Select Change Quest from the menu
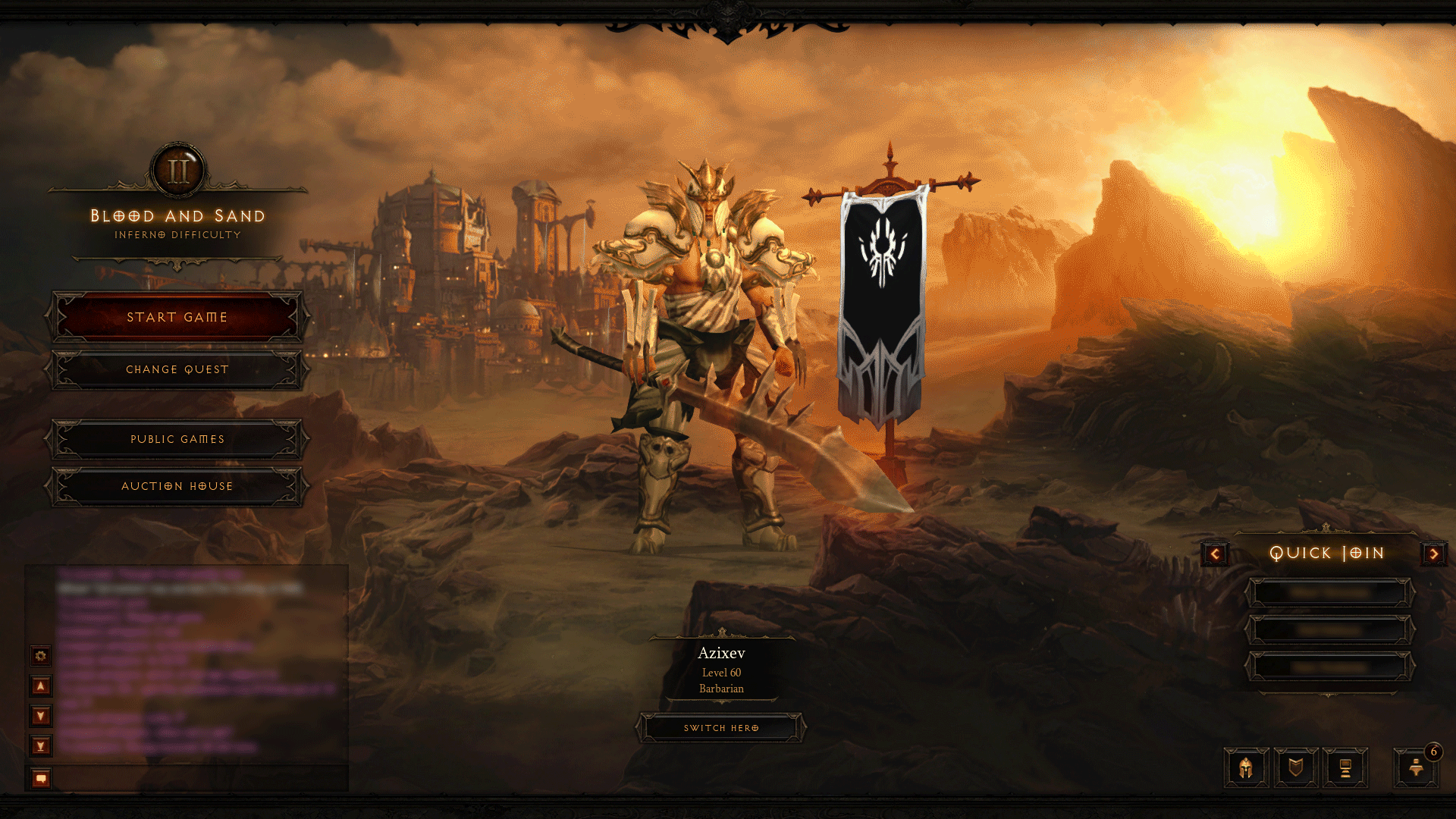The width and height of the screenshot is (1456, 819). click(x=177, y=369)
